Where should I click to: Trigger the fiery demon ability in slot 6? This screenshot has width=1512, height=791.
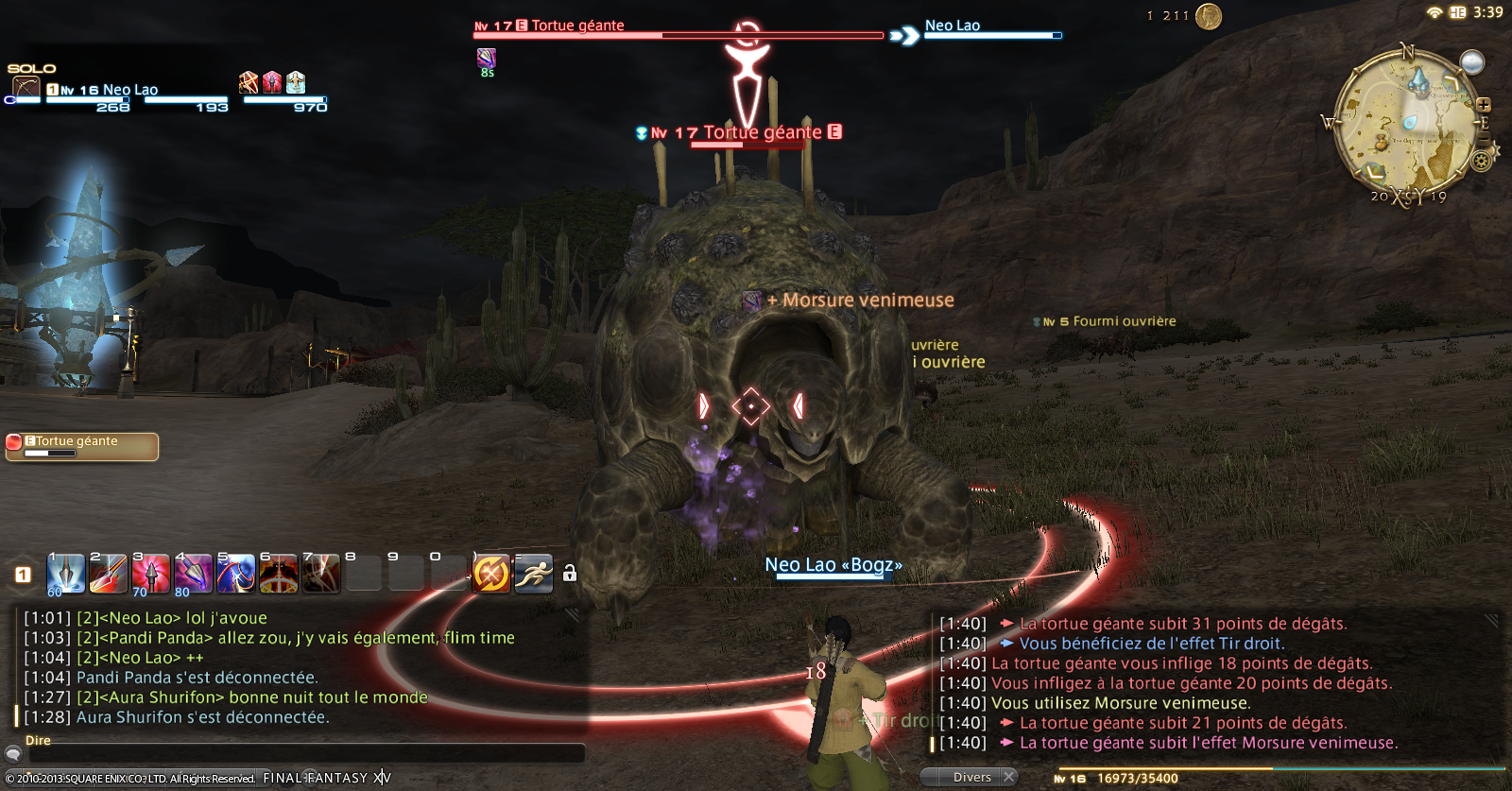tap(278, 574)
